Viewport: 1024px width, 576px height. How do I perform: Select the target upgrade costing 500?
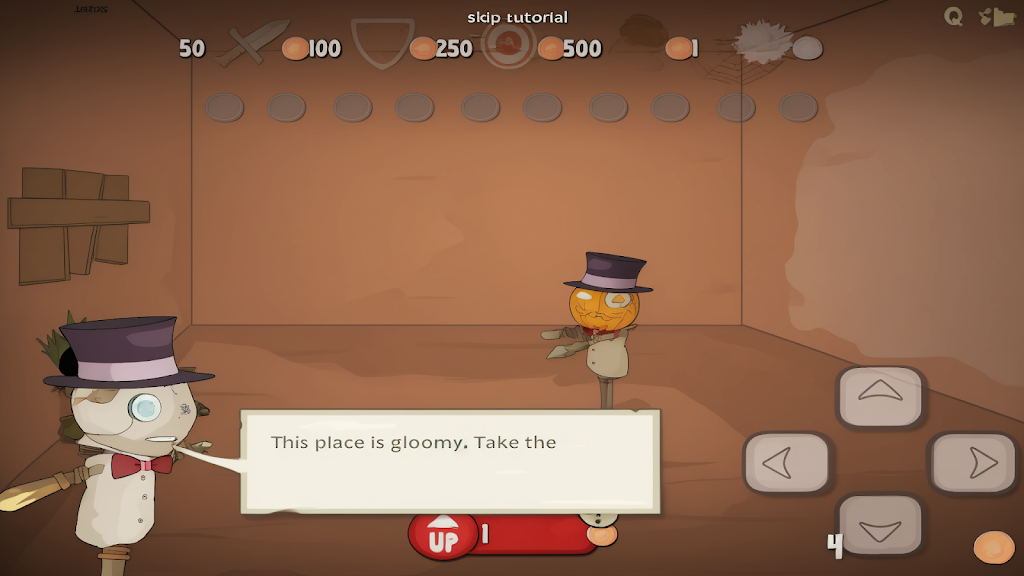pos(508,44)
